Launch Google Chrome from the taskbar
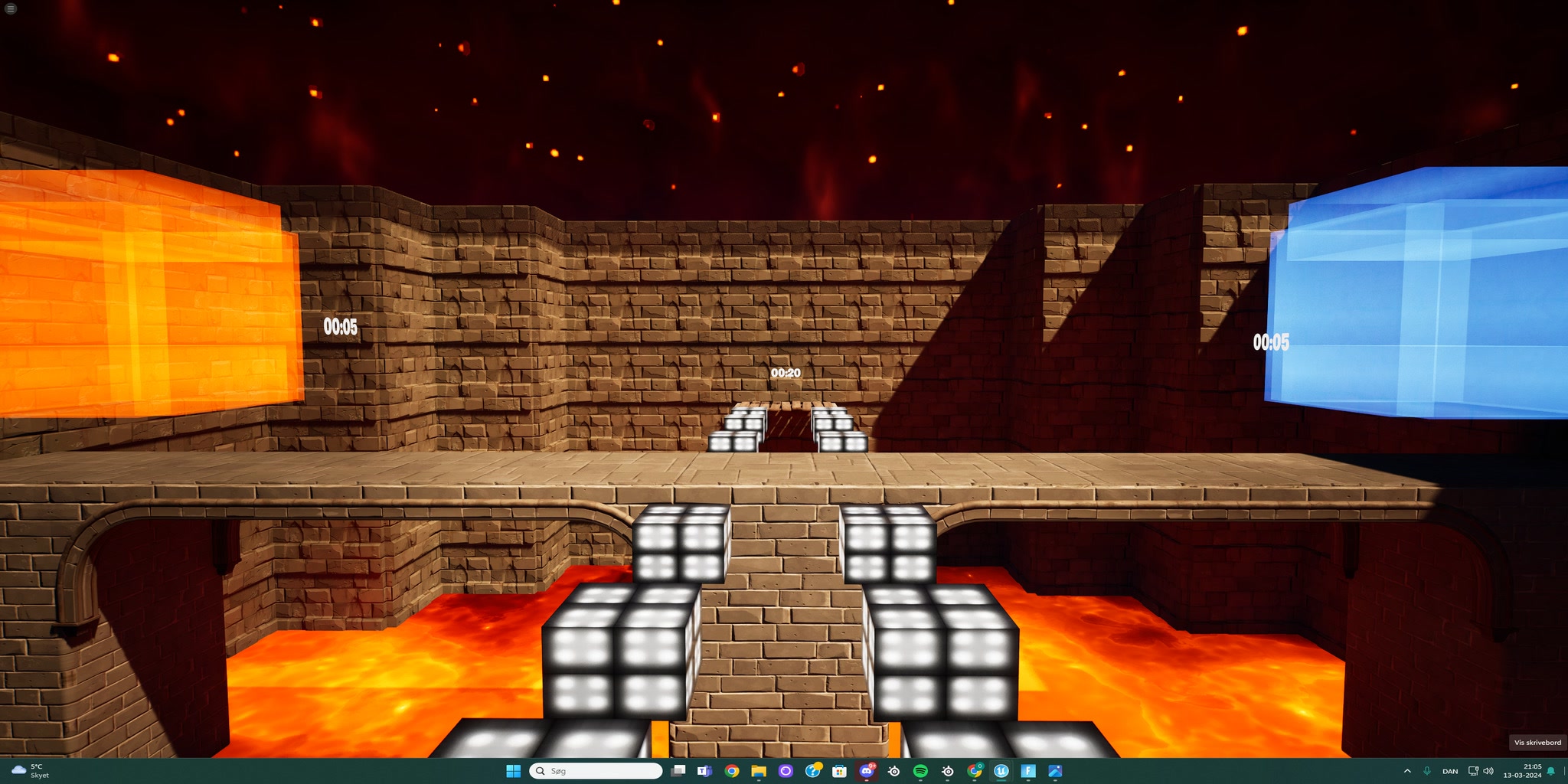This screenshot has height=784, width=1568. click(x=733, y=771)
